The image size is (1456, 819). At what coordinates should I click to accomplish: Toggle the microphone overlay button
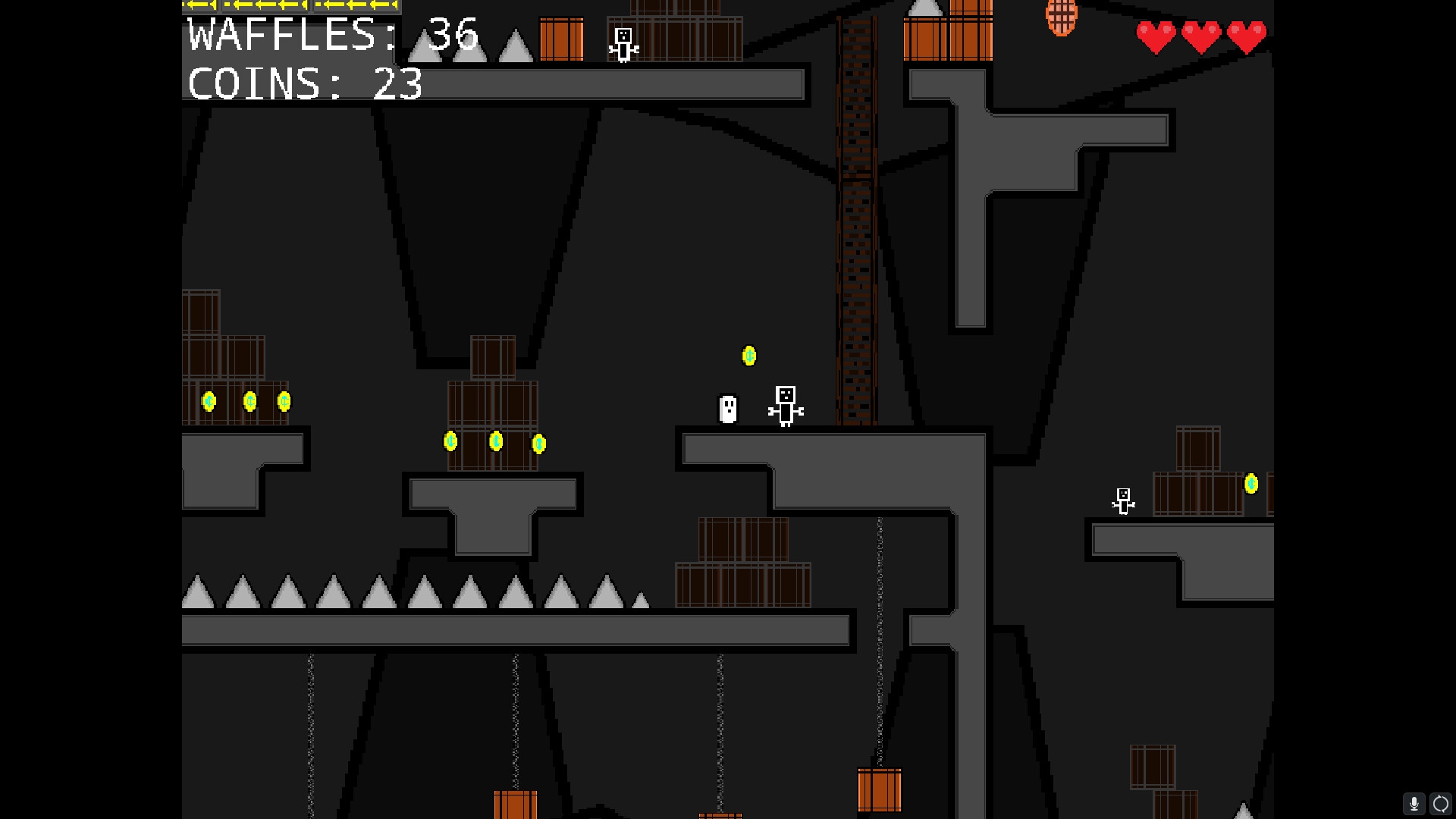[1414, 804]
